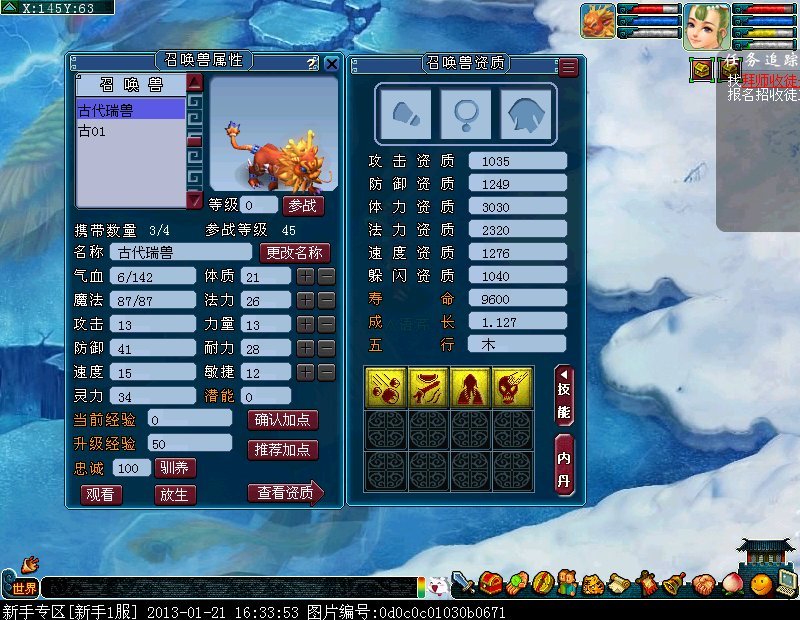The image size is (800, 620).
Task: Select 古代瑞兽 in the summon list
Action: (131, 110)
